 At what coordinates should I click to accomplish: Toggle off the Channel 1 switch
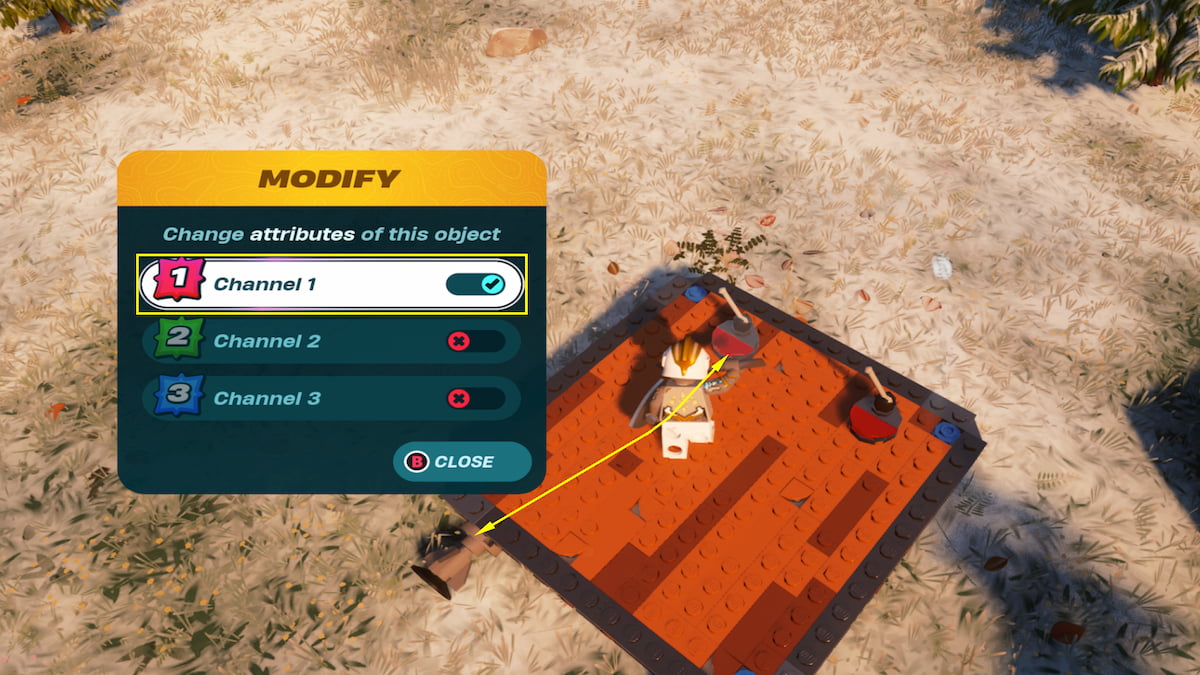coord(475,285)
